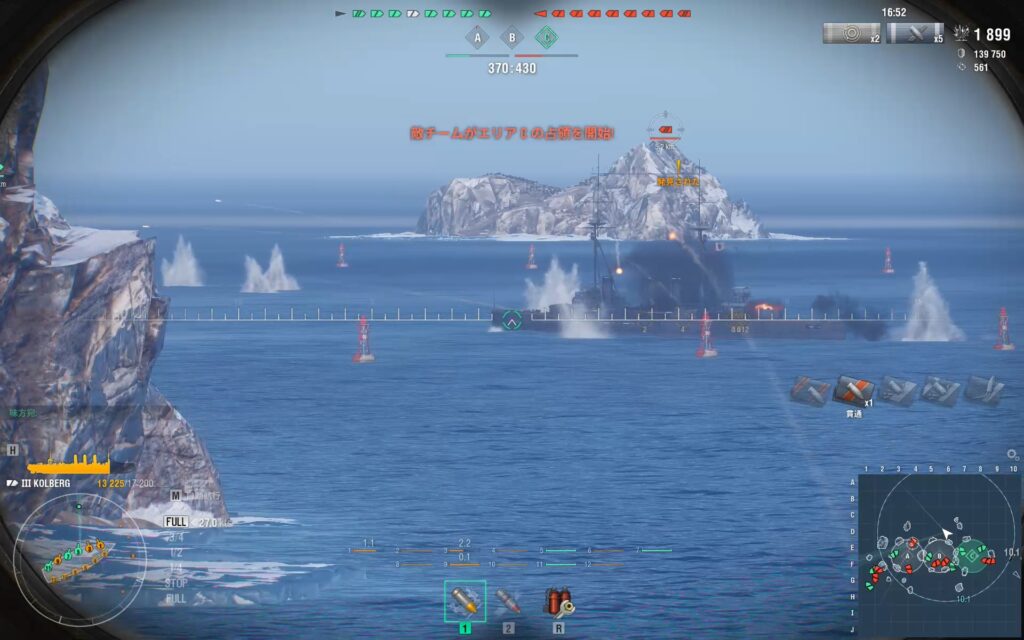Click the ship turret status compass
The height and width of the screenshot is (640, 1024).
coord(80,561)
